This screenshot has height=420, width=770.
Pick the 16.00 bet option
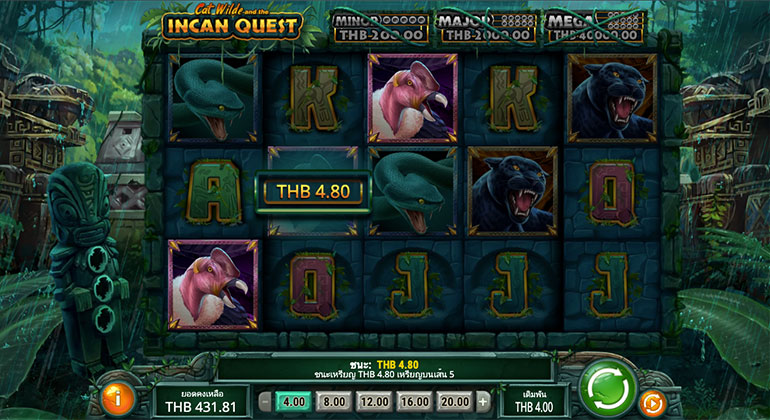click(x=413, y=400)
